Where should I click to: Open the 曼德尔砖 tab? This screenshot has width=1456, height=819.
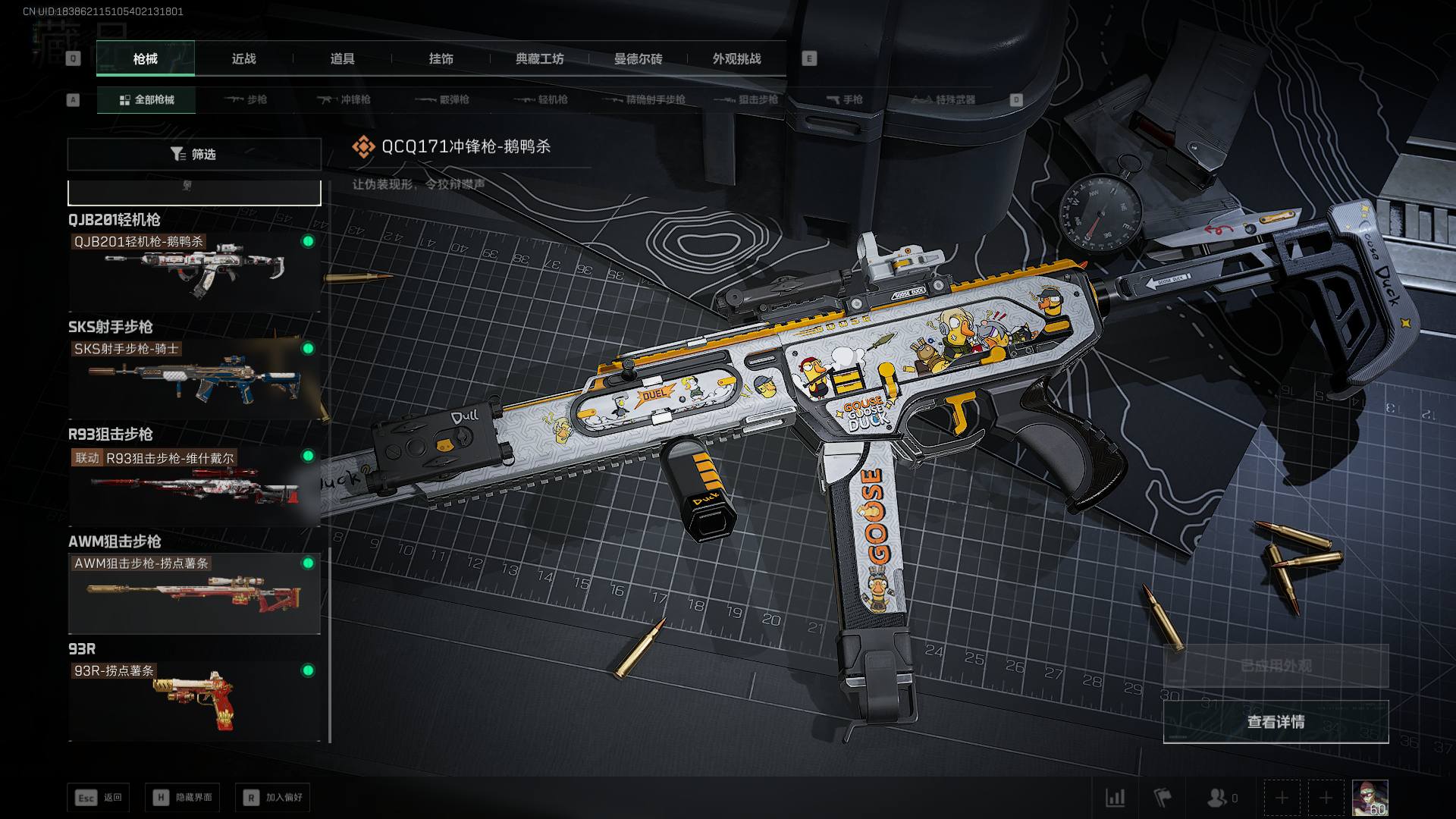tap(638, 59)
